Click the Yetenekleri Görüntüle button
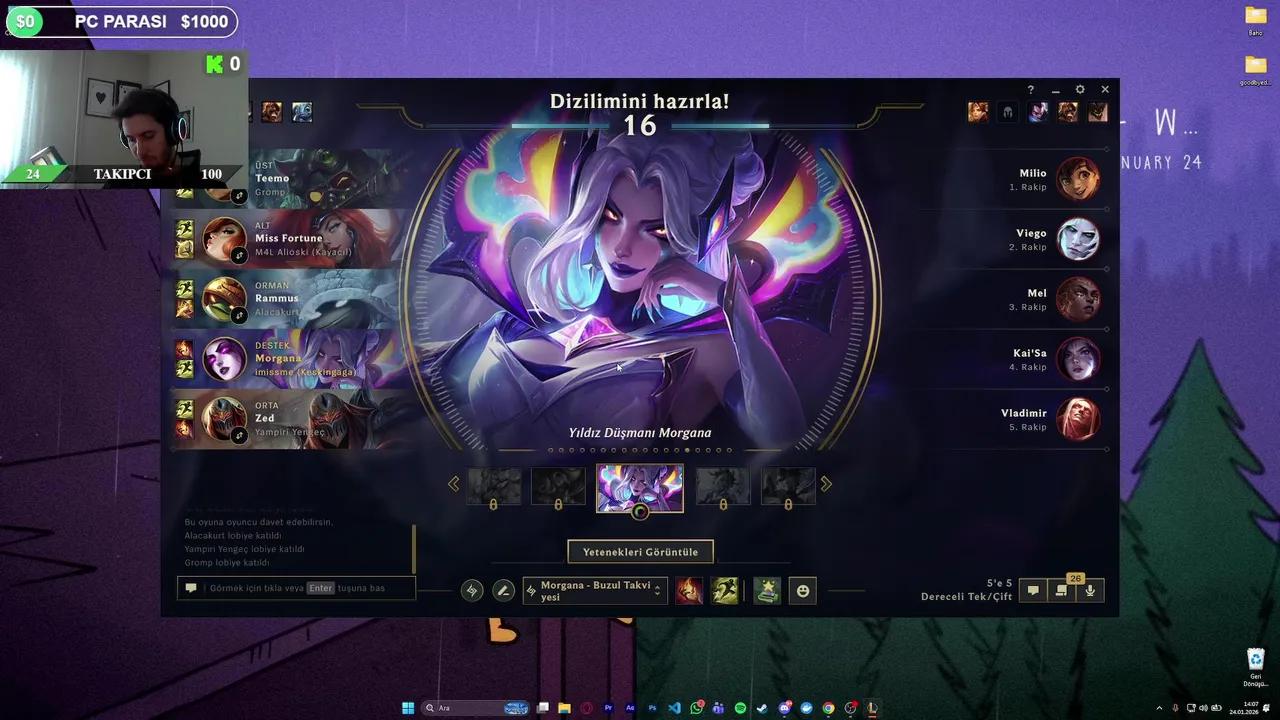 (640, 551)
